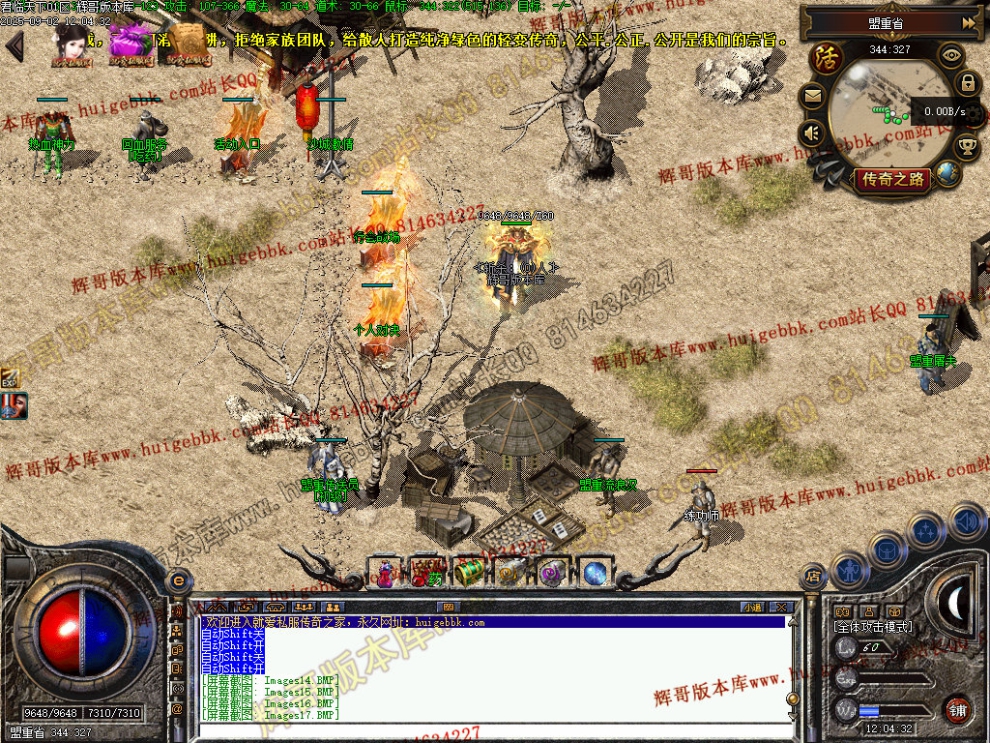Select the green treasure chest hotbar slot
The width and height of the screenshot is (990, 743).
(469, 572)
